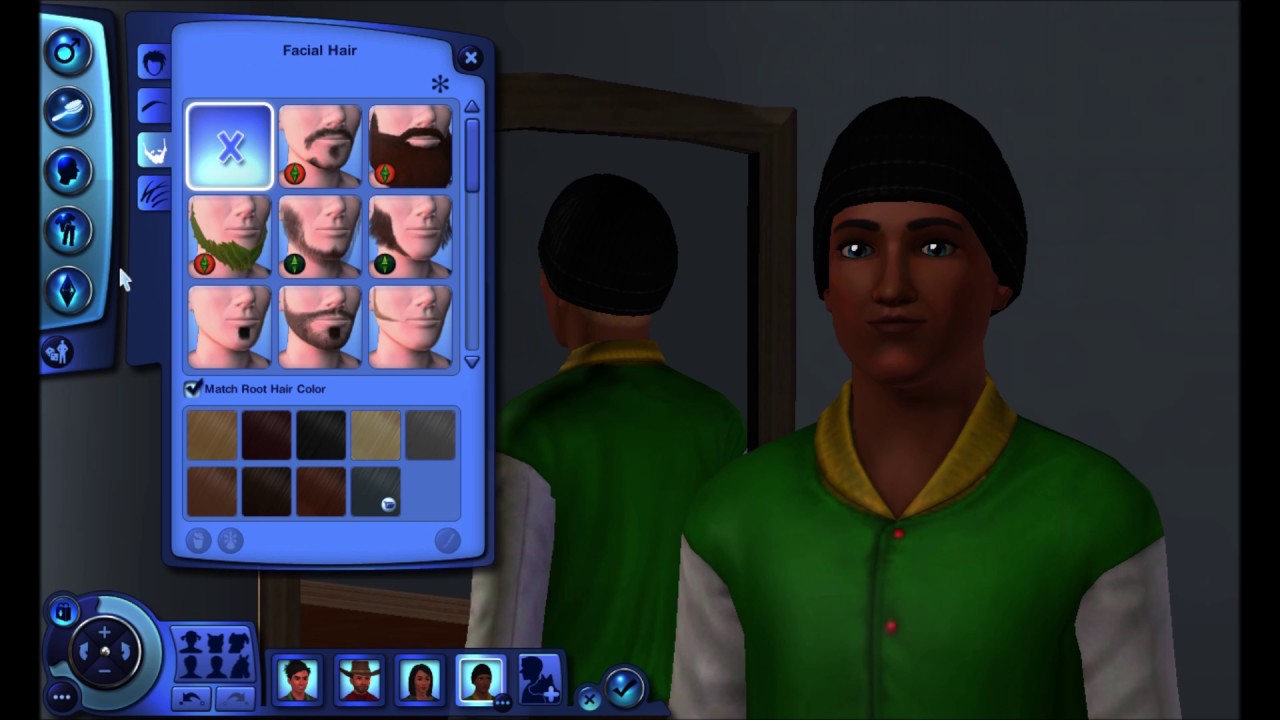Screen dimensions: 1280x720
Task: Add a new Sim or pet to the household
Action: (540, 681)
